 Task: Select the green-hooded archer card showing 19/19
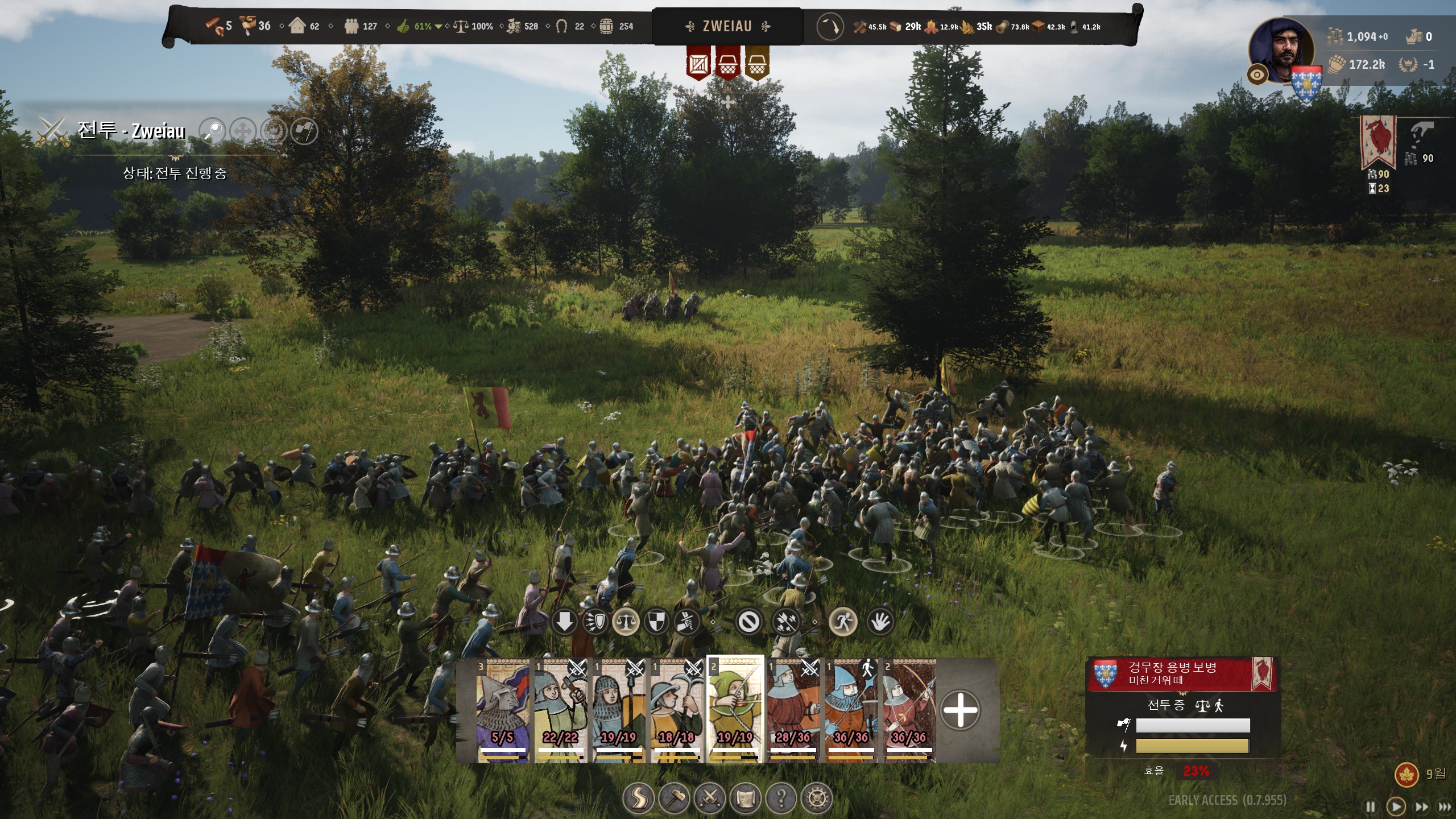tap(735, 711)
